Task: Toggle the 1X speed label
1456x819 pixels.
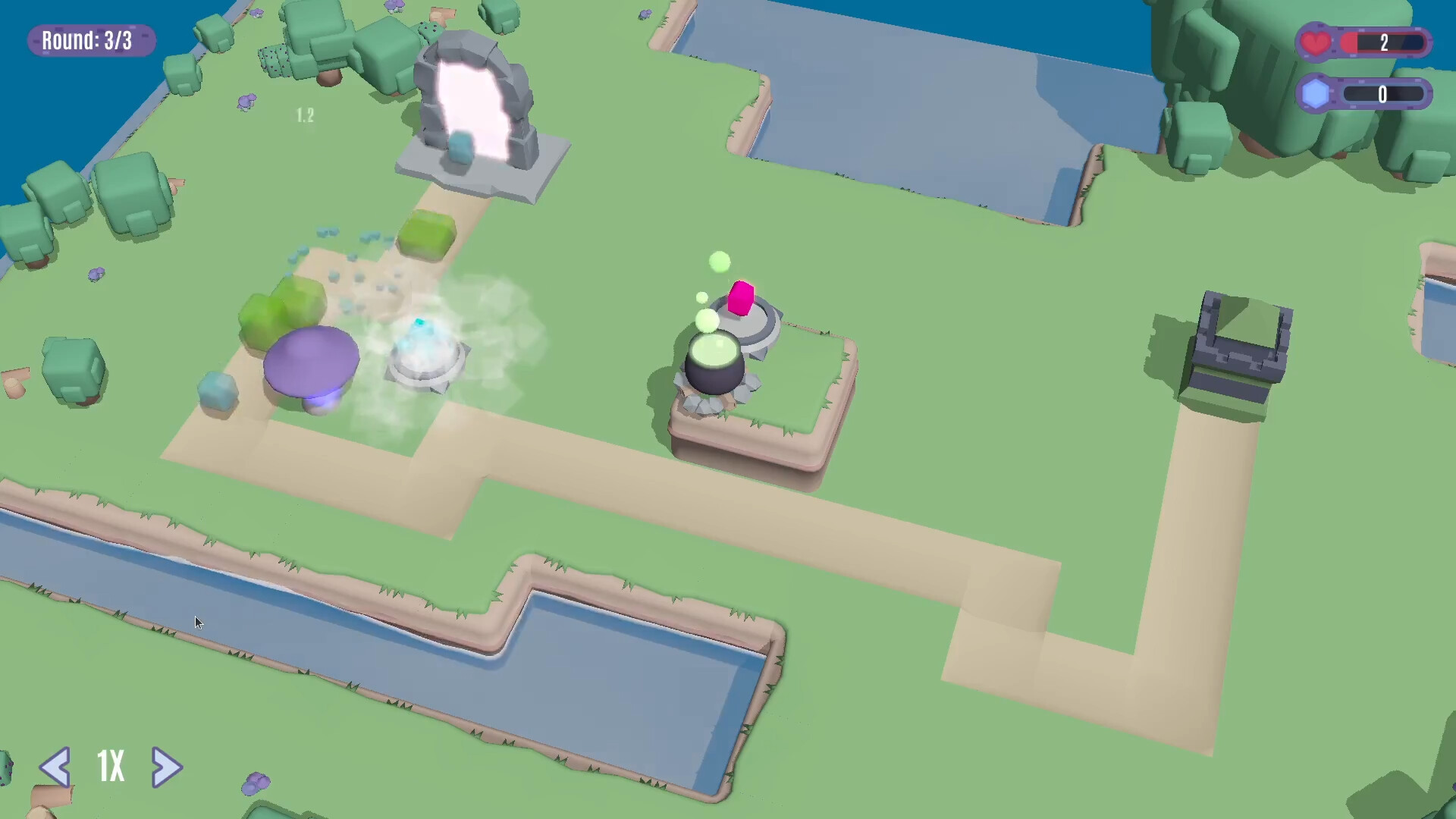Action: pyautogui.click(x=109, y=767)
